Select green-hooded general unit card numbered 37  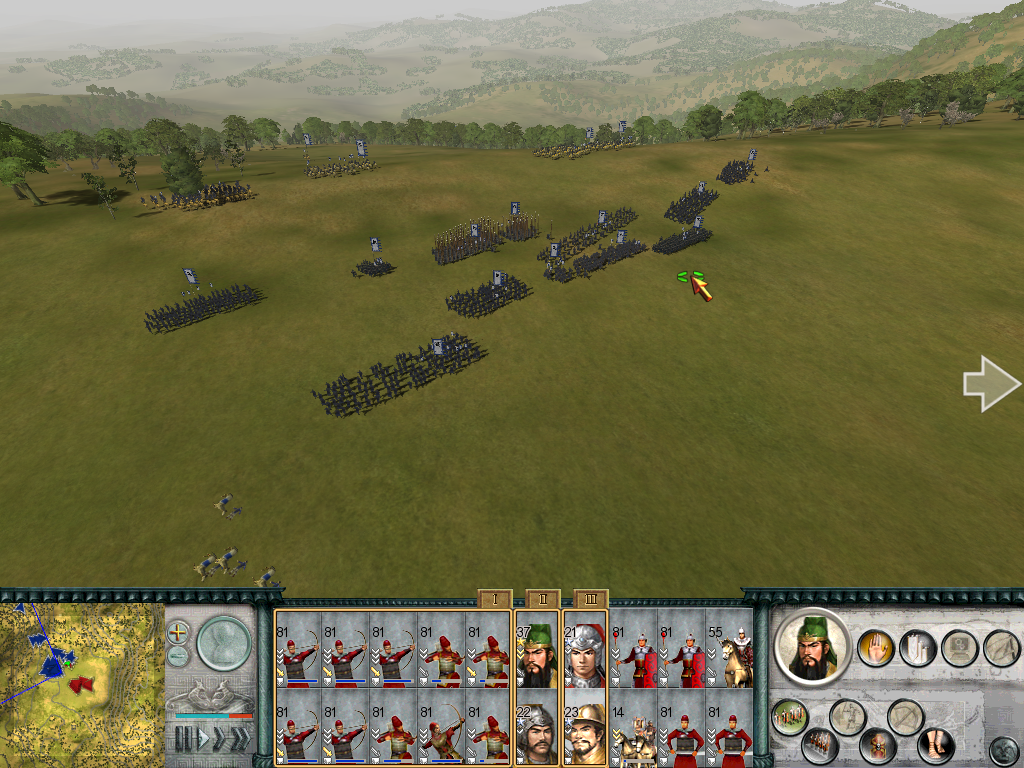click(x=536, y=649)
